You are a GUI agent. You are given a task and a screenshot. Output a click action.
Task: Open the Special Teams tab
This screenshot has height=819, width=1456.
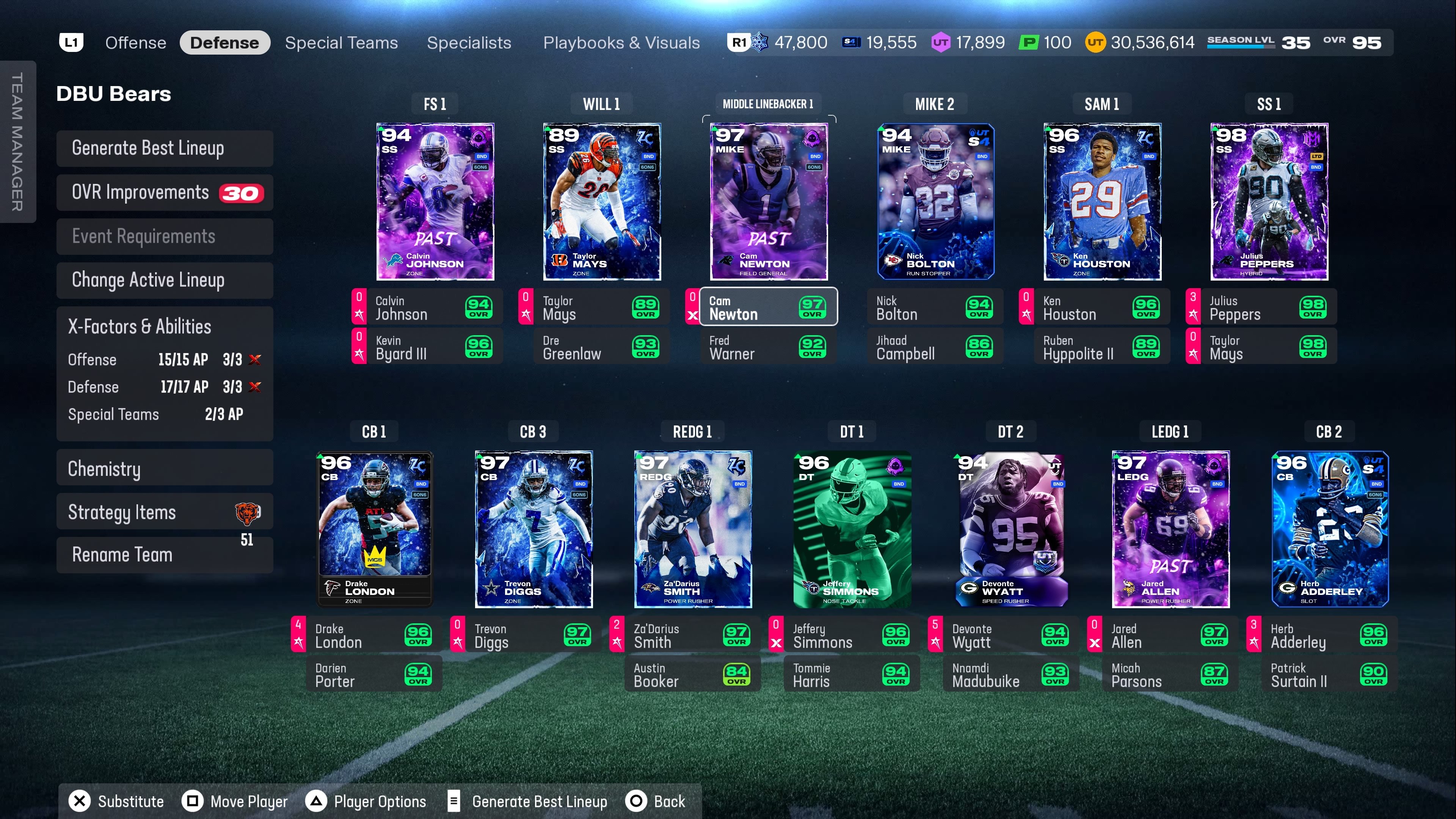[x=341, y=43]
